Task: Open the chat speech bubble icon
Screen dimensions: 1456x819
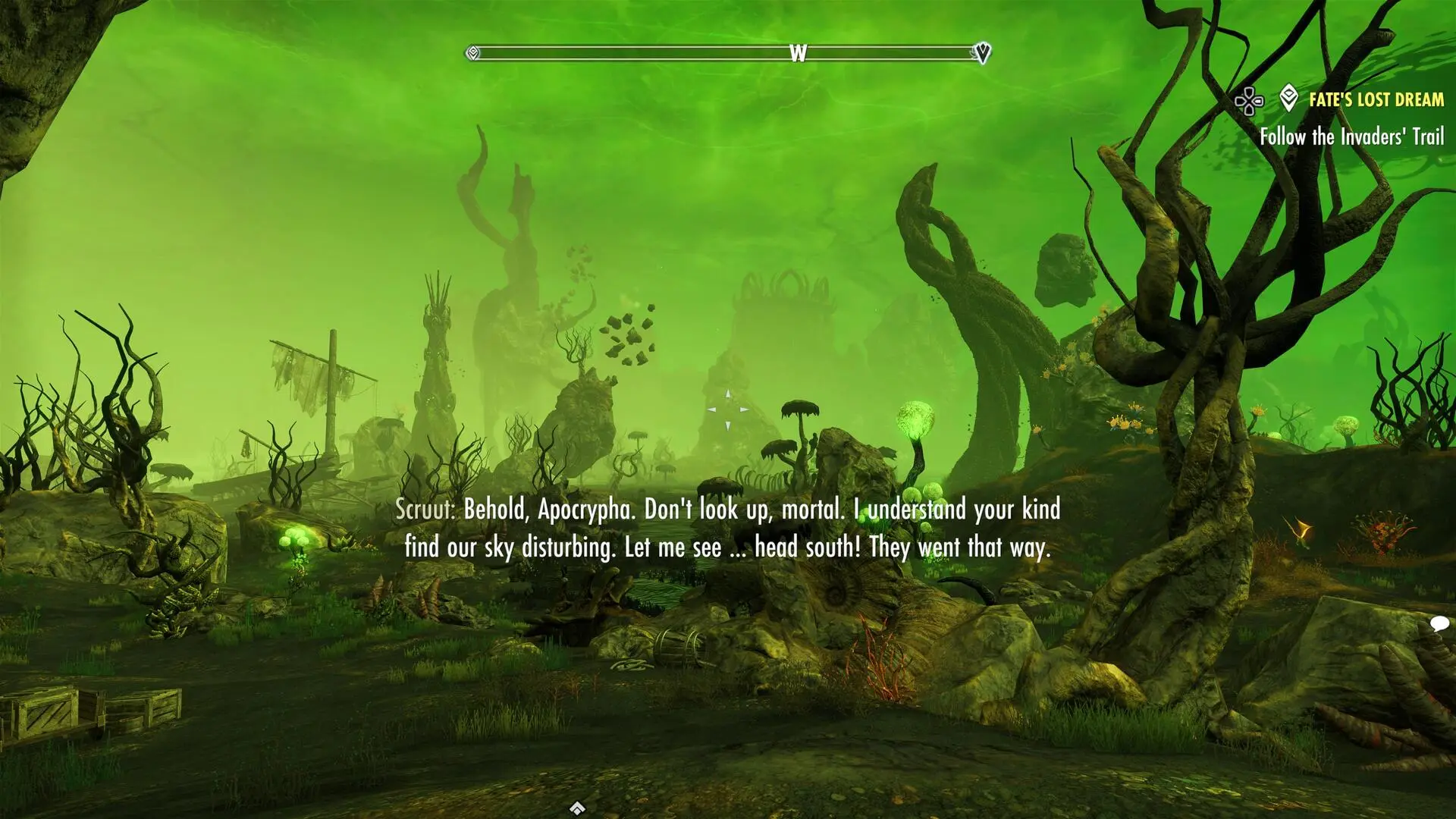Action: (x=1439, y=624)
